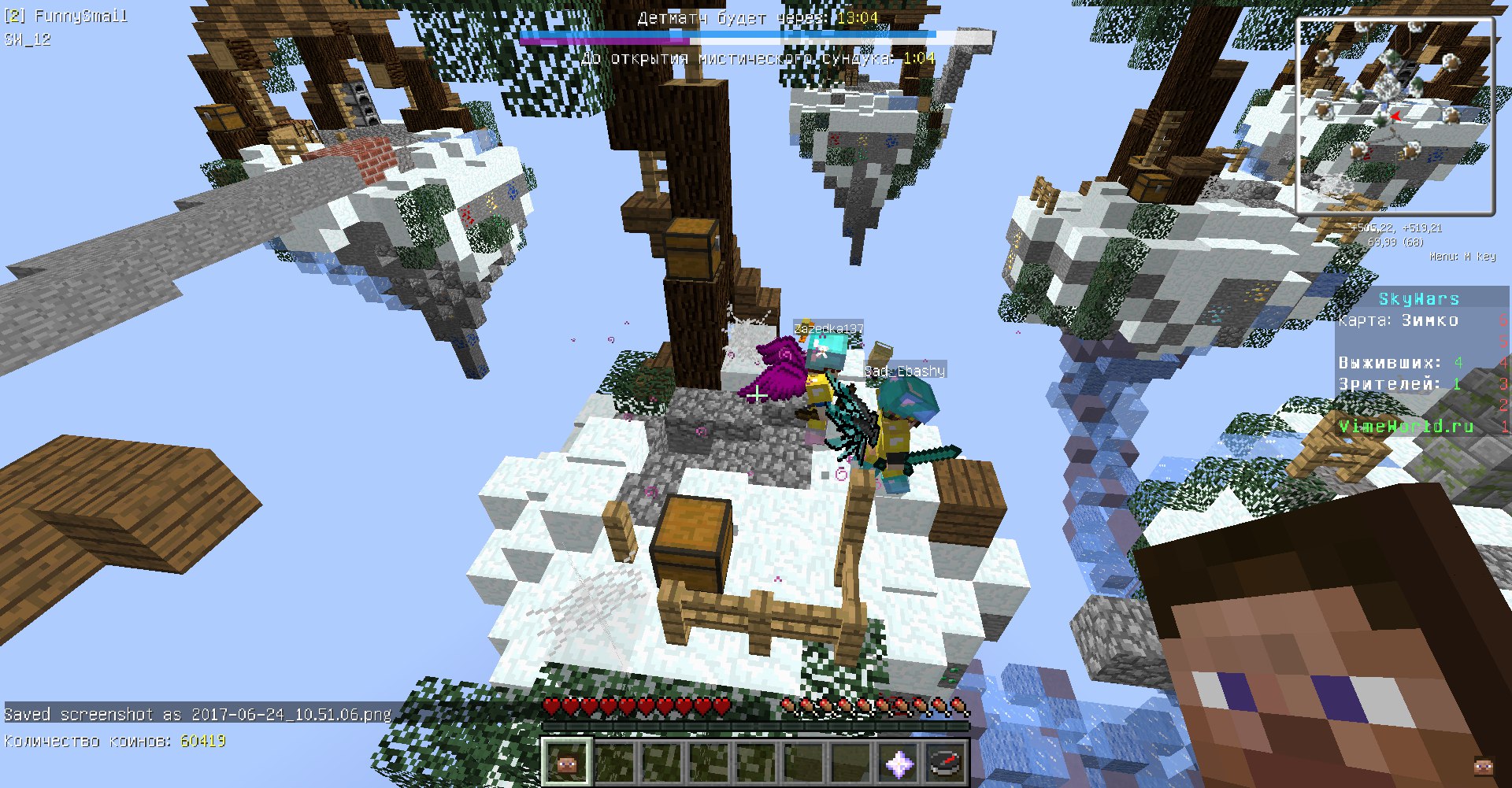Select the compass hotbar slot
The width and height of the screenshot is (1512, 788).
(946, 762)
